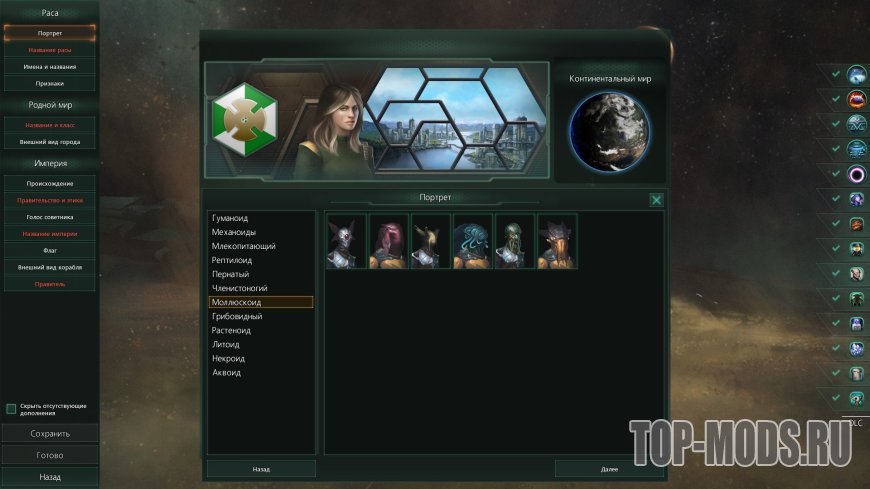Open the Признаки section
Image resolution: width=870 pixels, height=489 pixels.
pyautogui.click(x=49, y=84)
